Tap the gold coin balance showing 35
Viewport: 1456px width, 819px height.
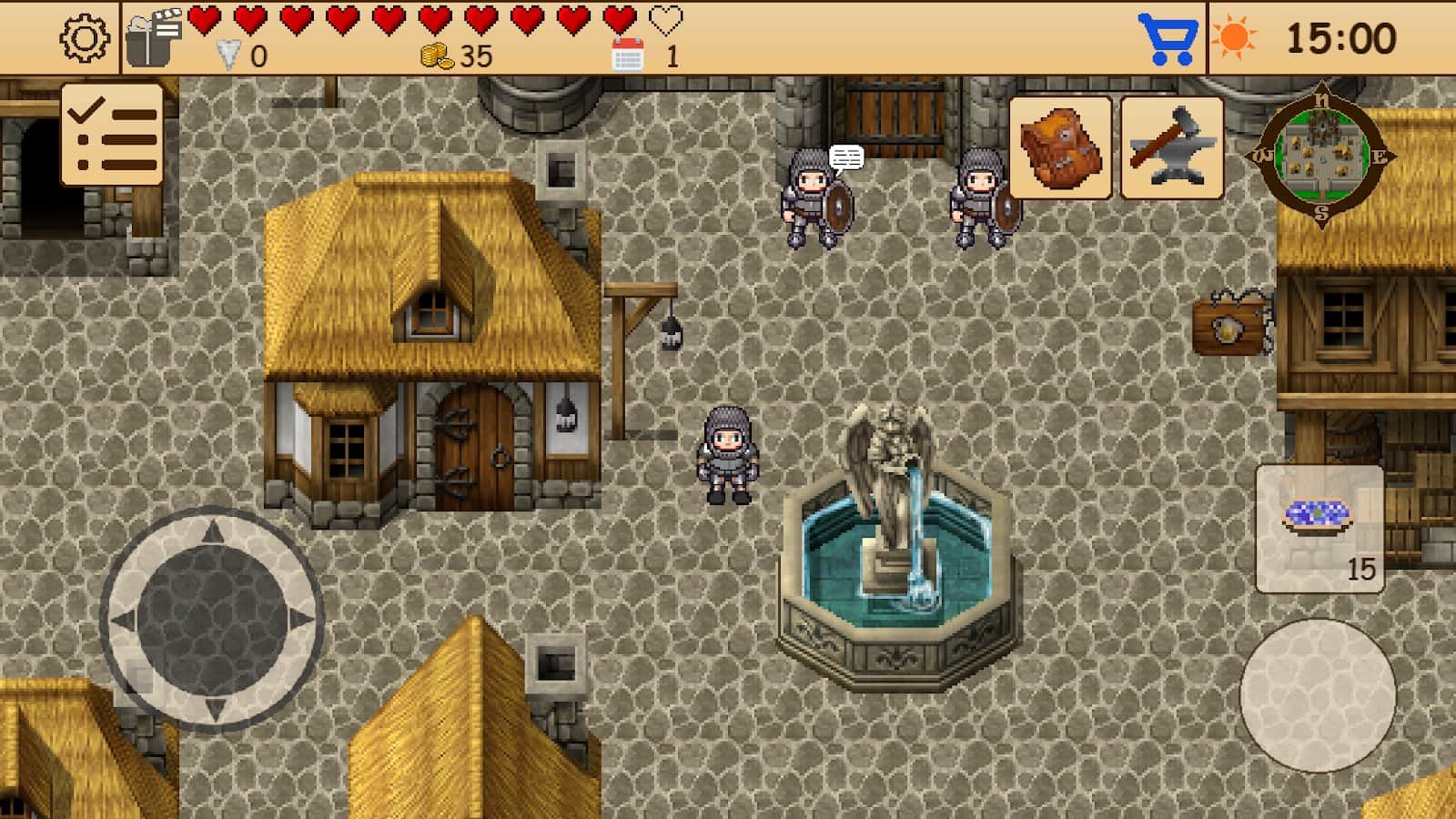[x=455, y=56]
